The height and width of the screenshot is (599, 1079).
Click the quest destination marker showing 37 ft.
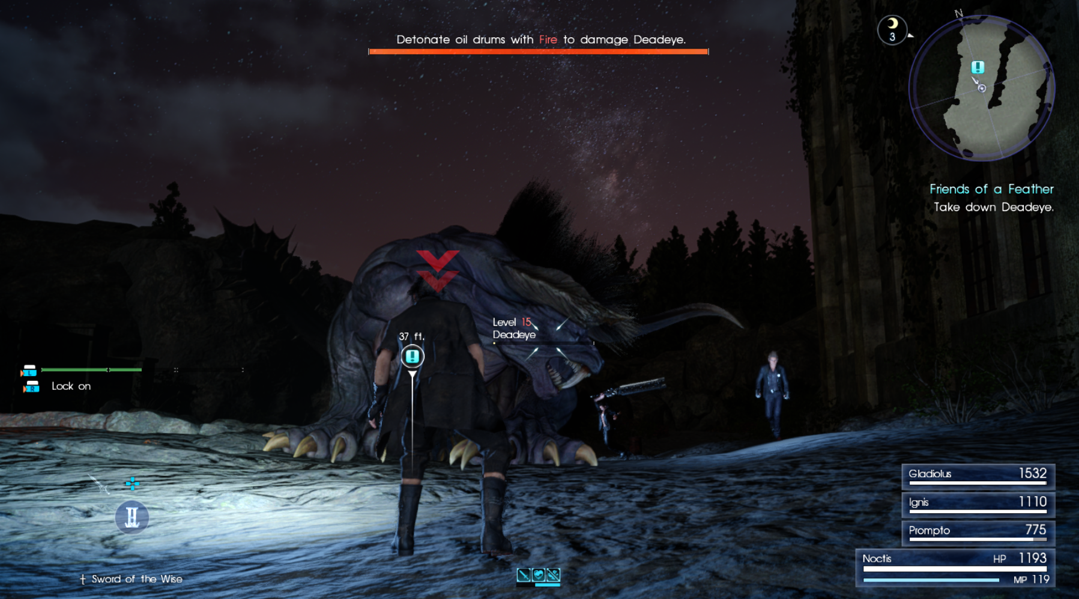tap(412, 357)
